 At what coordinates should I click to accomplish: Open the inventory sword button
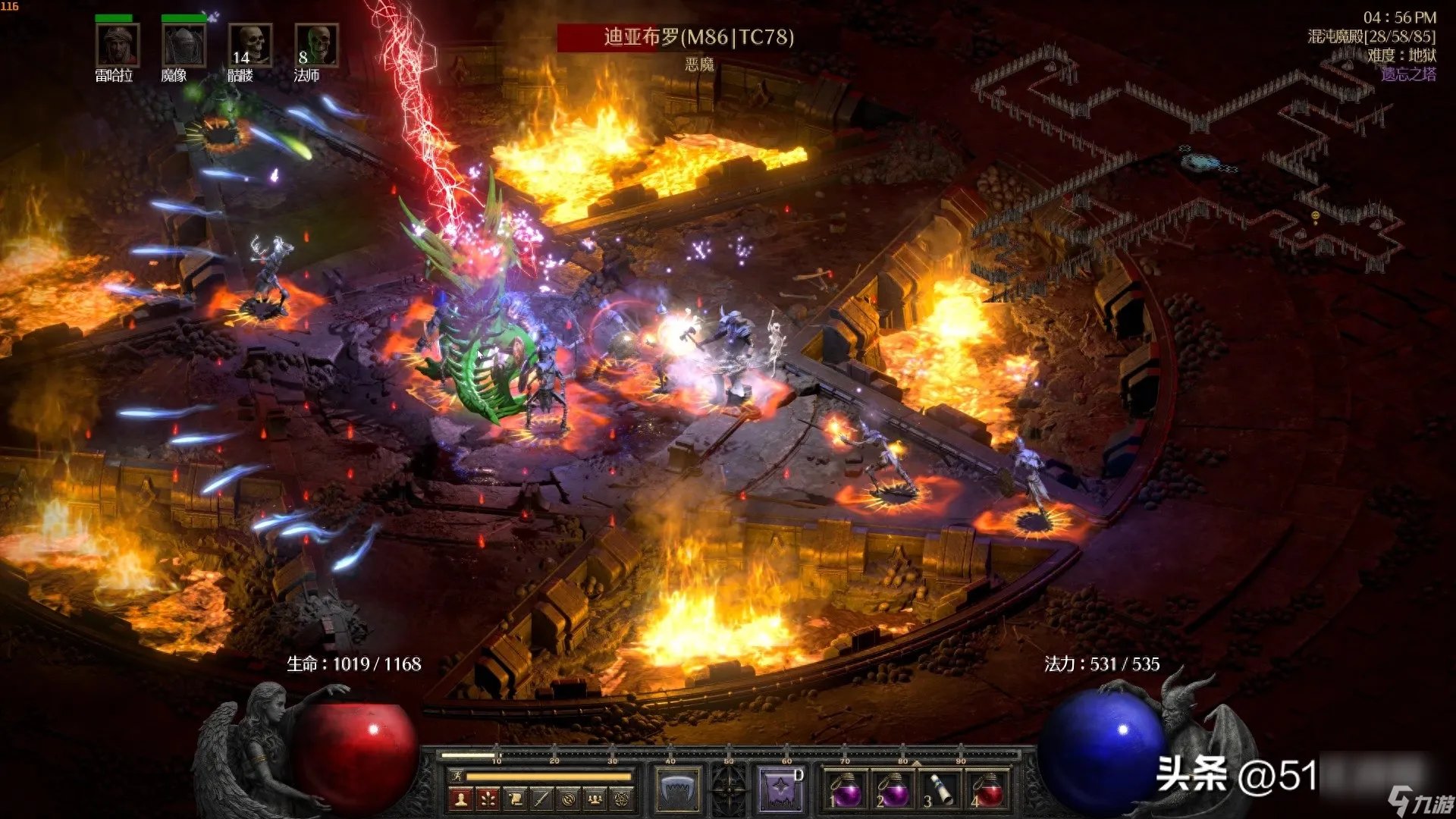pyautogui.click(x=541, y=799)
